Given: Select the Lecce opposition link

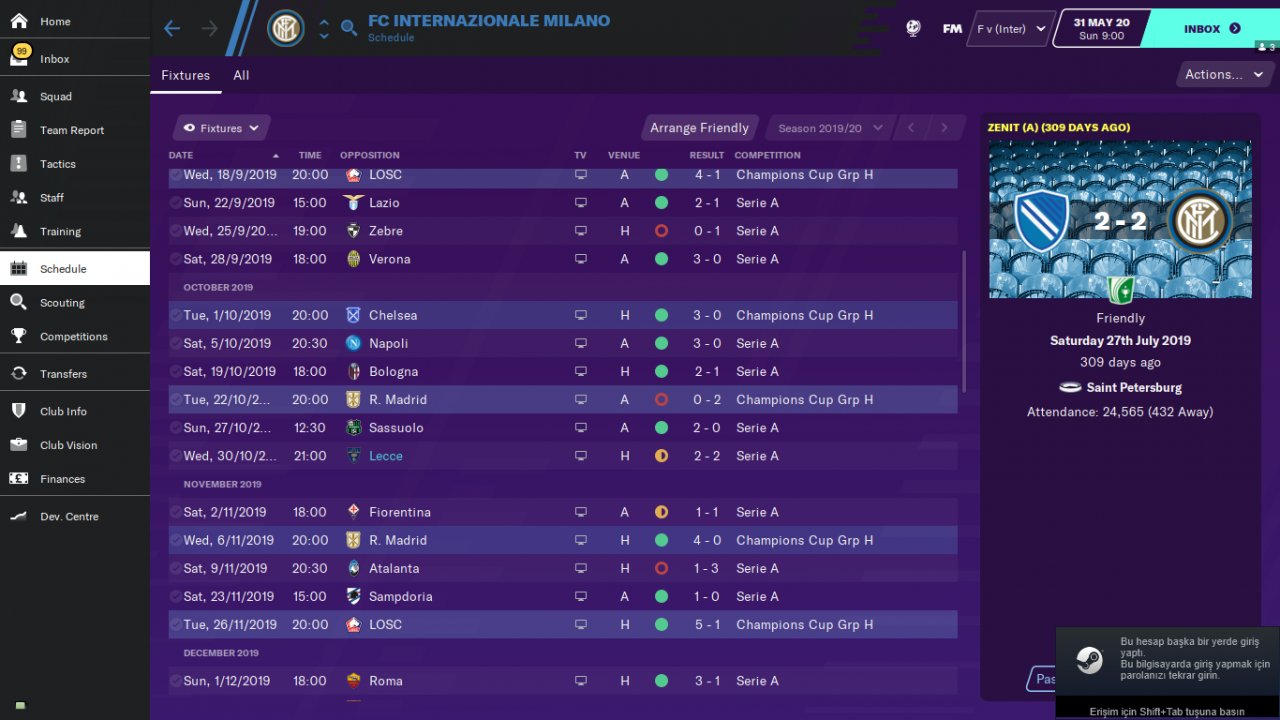Looking at the screenshot, I should pyautogui.click(x=386, y=456).
